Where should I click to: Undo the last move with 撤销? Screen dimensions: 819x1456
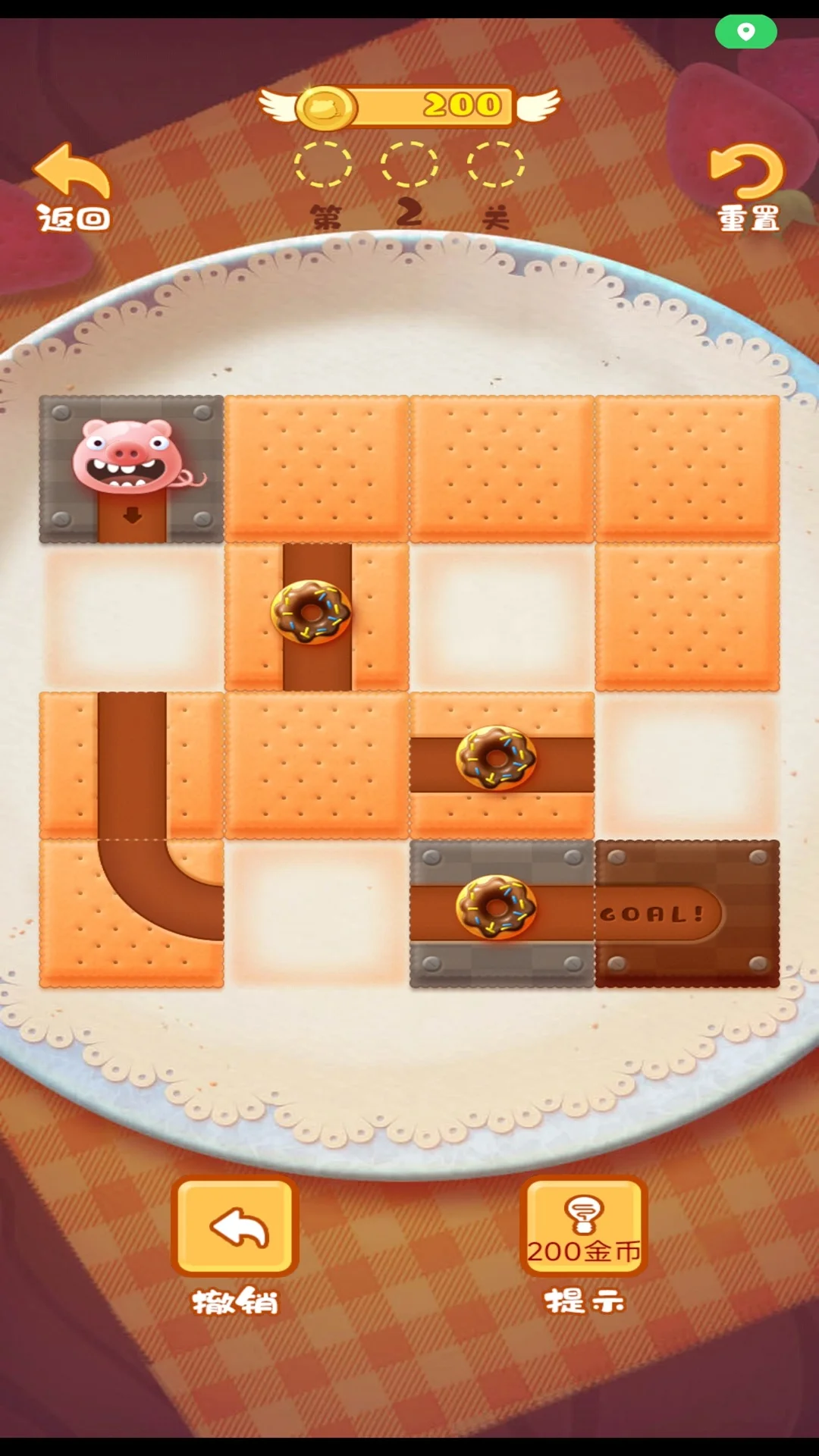coord(234,1227)
